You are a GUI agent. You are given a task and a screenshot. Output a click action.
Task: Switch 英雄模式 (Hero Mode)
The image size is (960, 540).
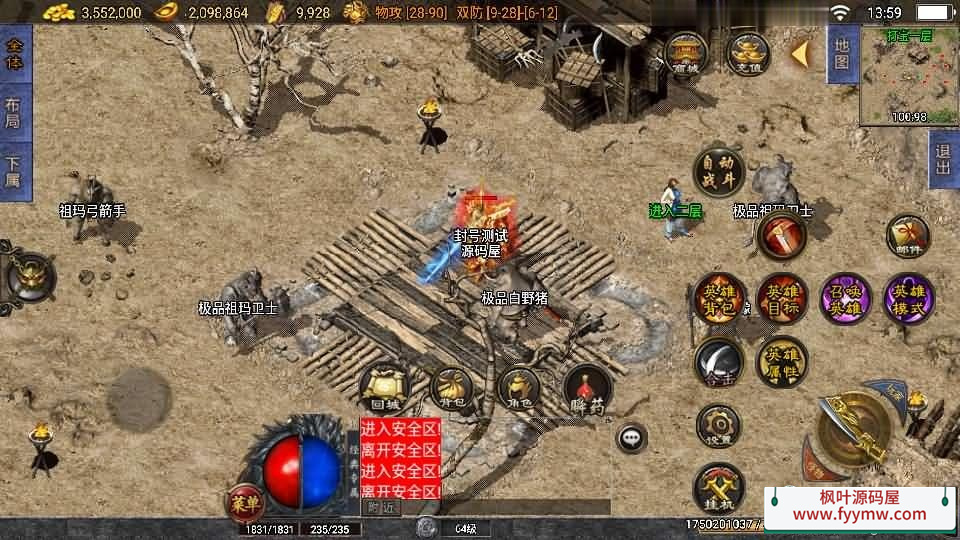[909, 298]
